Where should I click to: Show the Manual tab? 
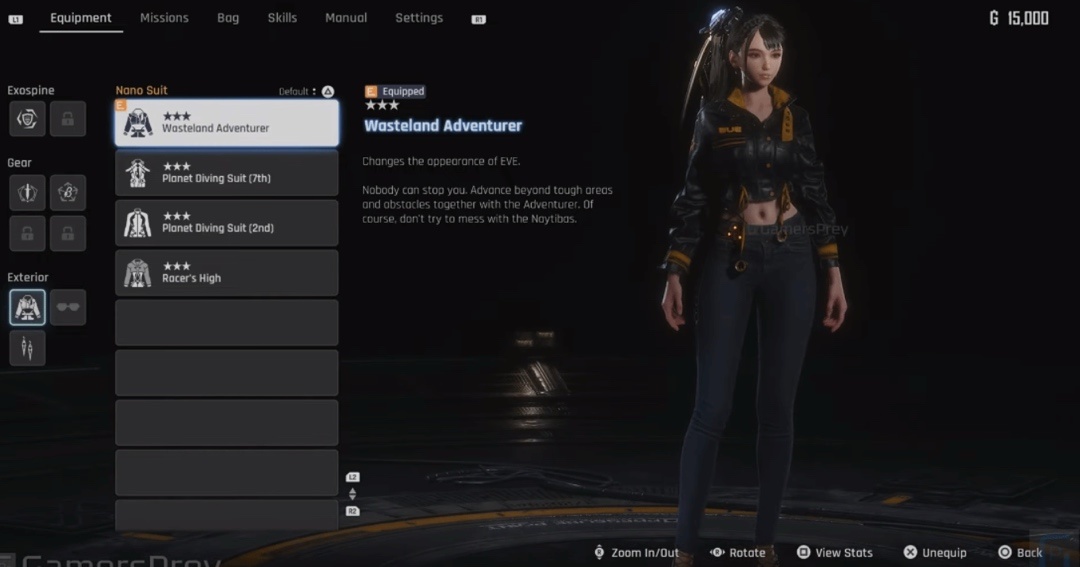pos(346,18)
